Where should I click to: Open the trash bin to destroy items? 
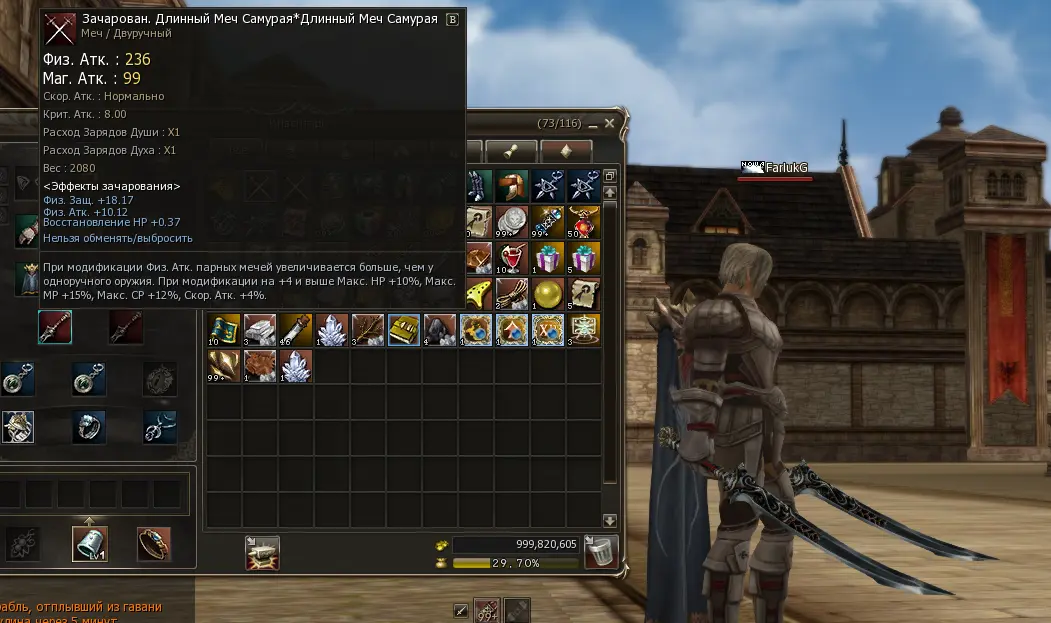(x=601, y=549)
